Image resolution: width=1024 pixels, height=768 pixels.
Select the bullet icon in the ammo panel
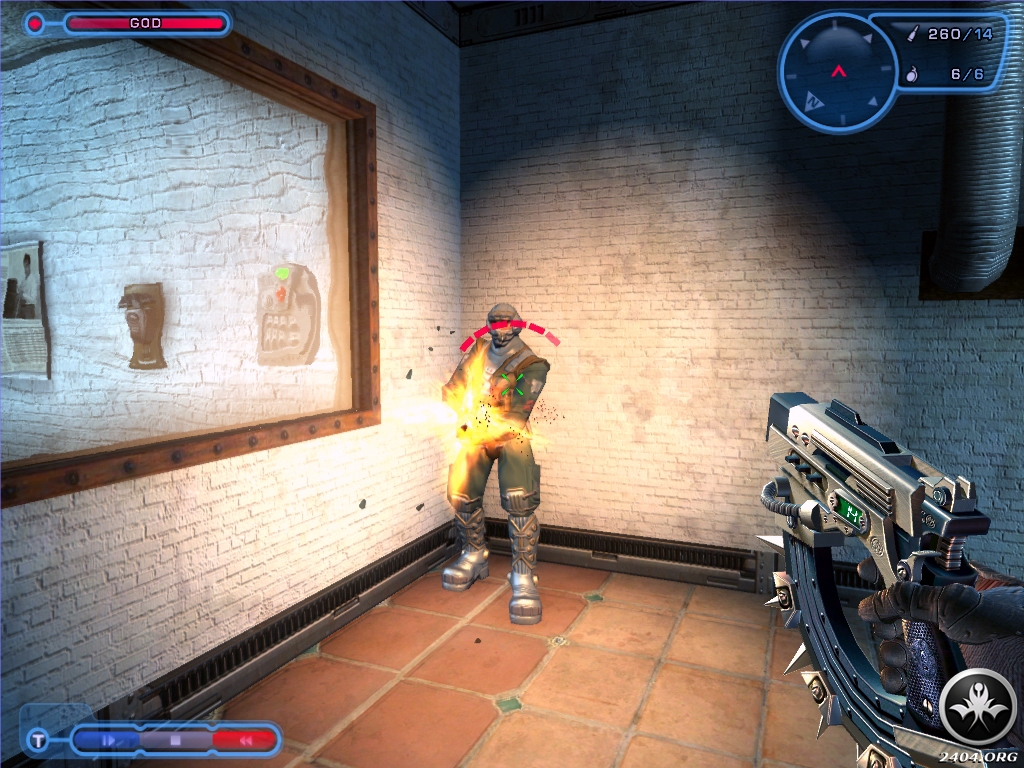912,34
